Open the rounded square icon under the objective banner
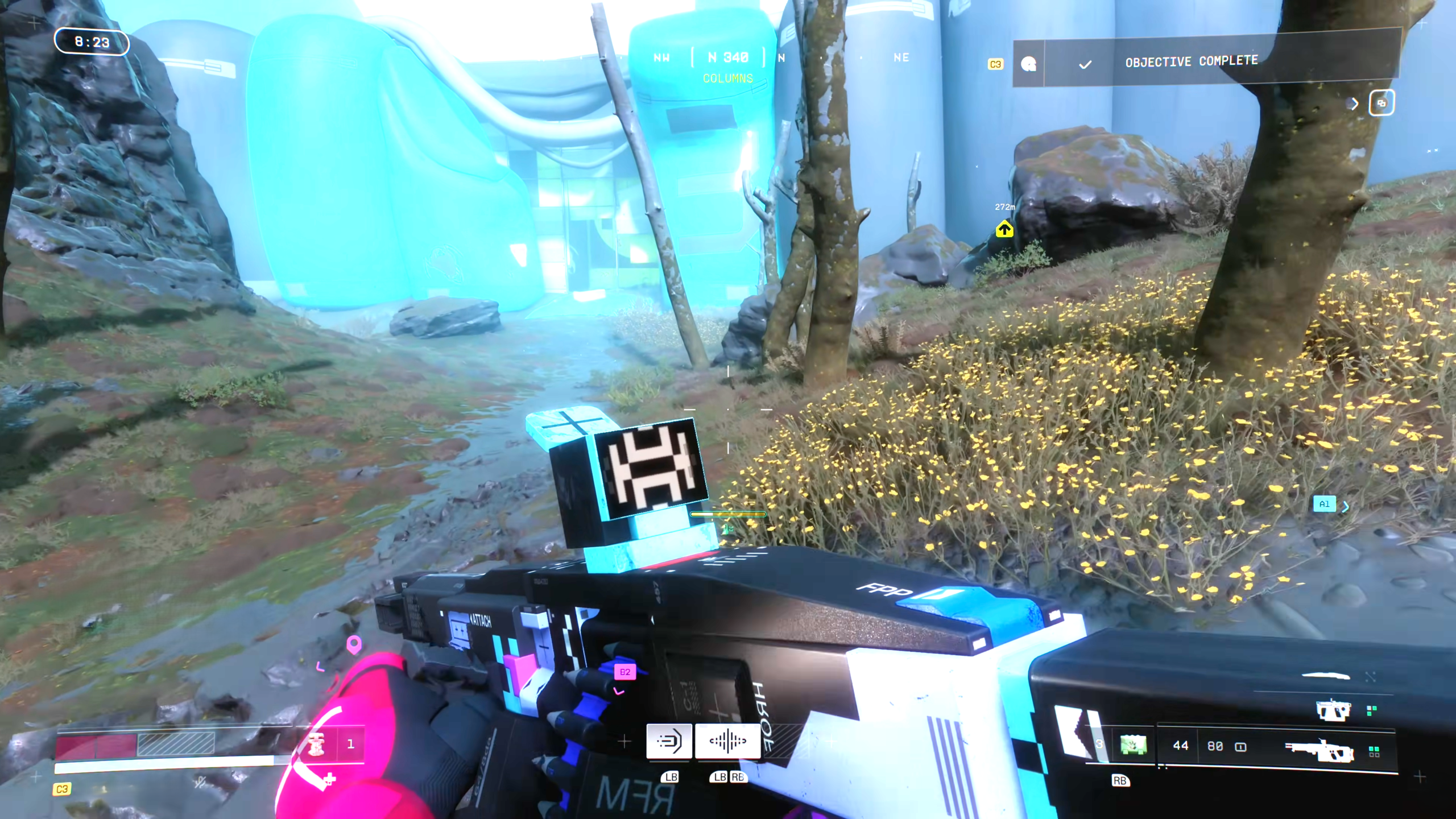The height and width of the screenshot is (819, 1456). pyautogui.click(x=1381, y=103)
